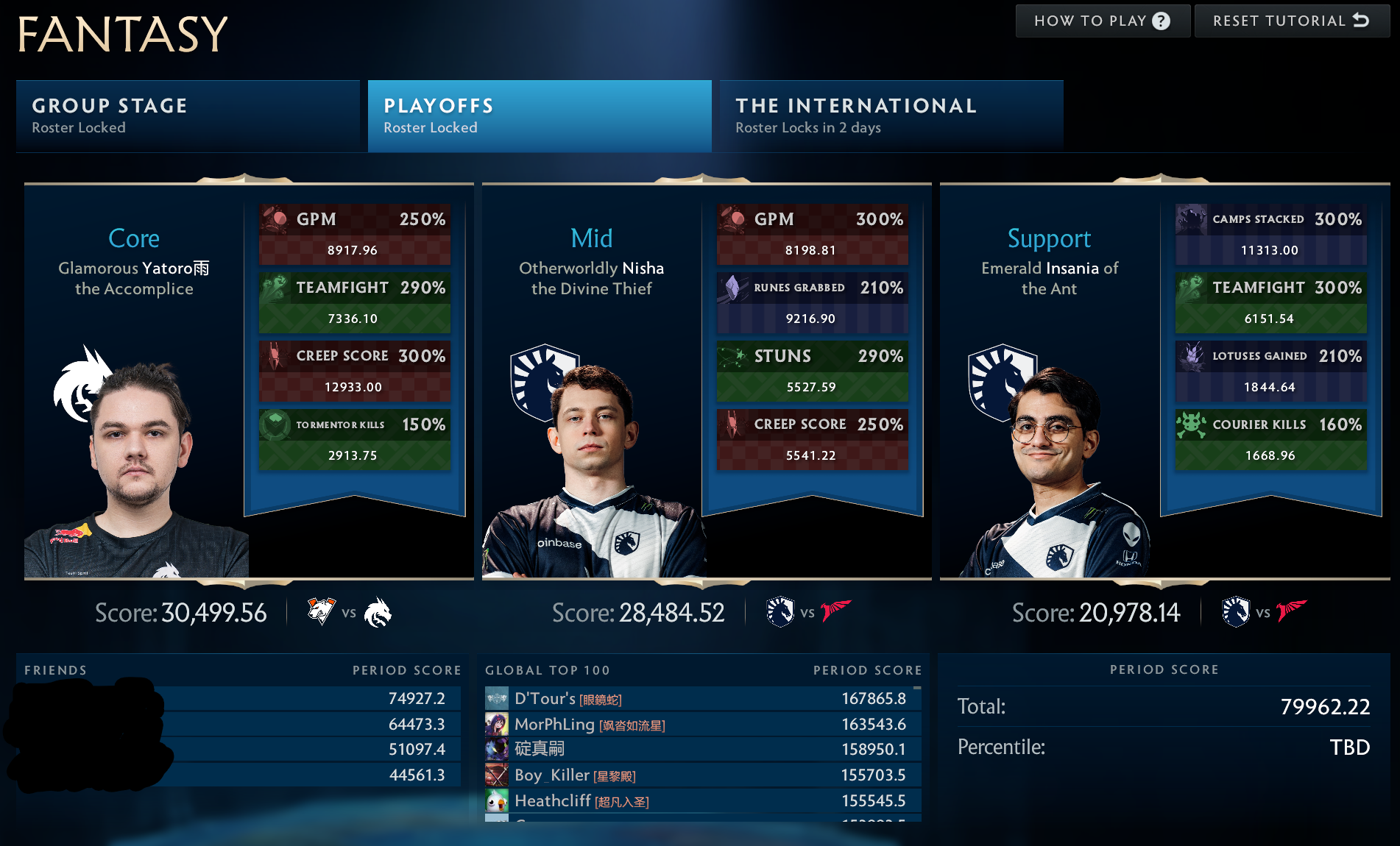Click the How to Play button
Viewport: 1400px width, 846px height.
(1100, 21)
